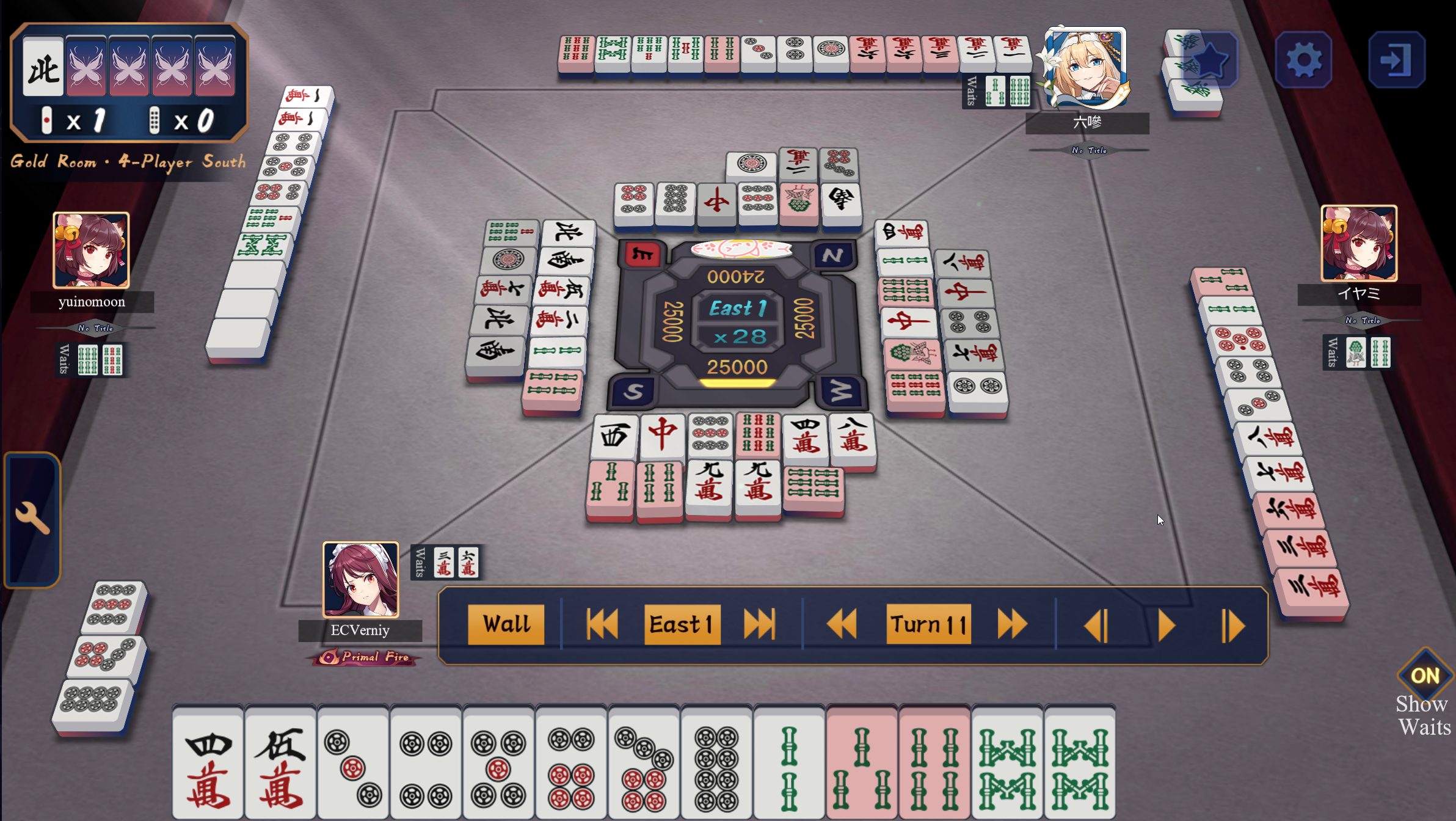Exit the replay with the door icon
Image resolution: width=1456 pixels, height=821 pixels.
tap(1396, 60)
